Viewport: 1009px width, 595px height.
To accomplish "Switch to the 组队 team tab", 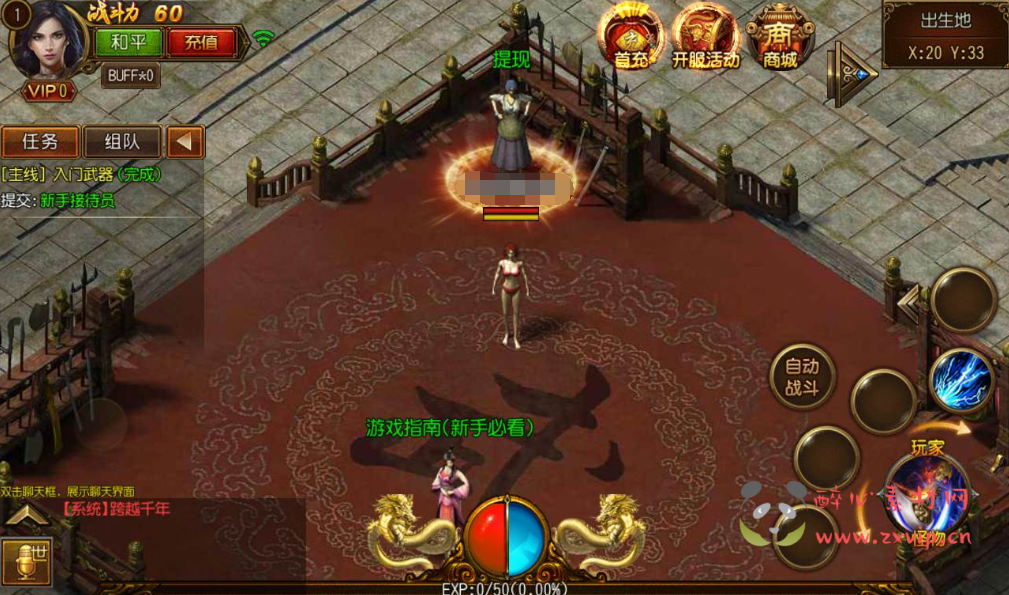I will click(122, 142).
